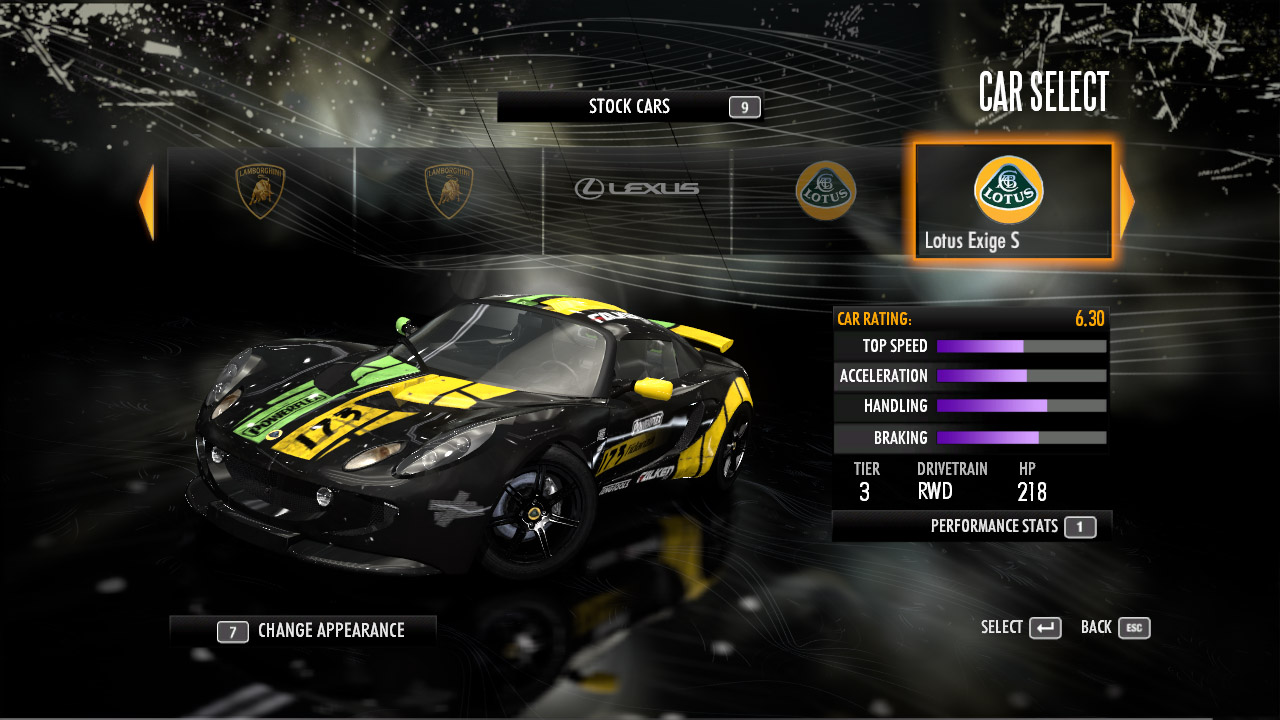1280x720 pixels.
Task: Open Performance Stats
Action: [972, 526]
